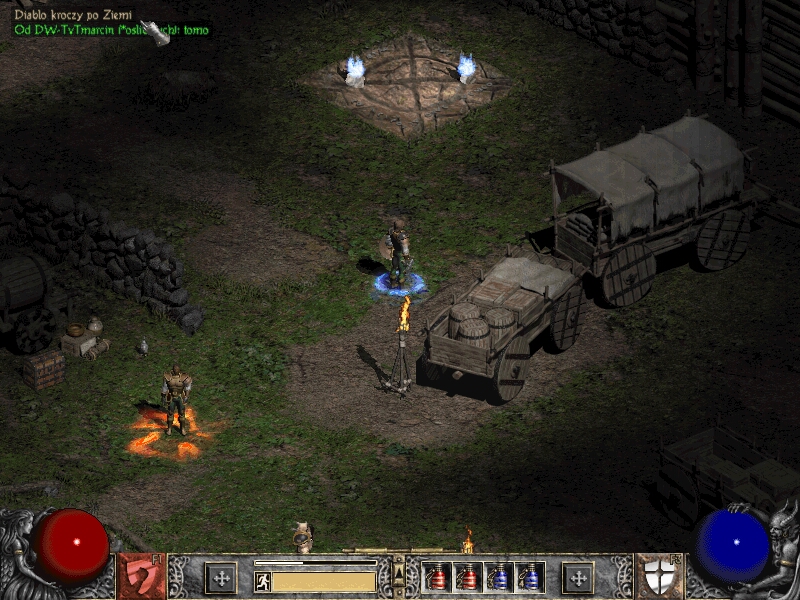Click the plus button beside the shield skill
800x600 pixels.
pyautogui.click(x=578, y=577)
